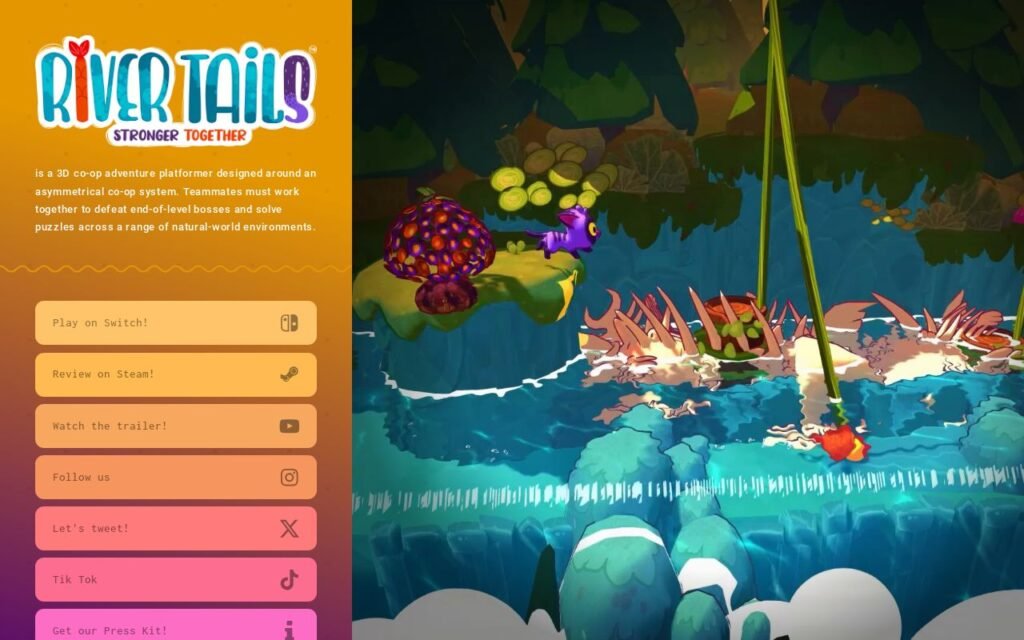Open Get our Press Kit!
The image size is (1024, 640).
tap(175, 626)
